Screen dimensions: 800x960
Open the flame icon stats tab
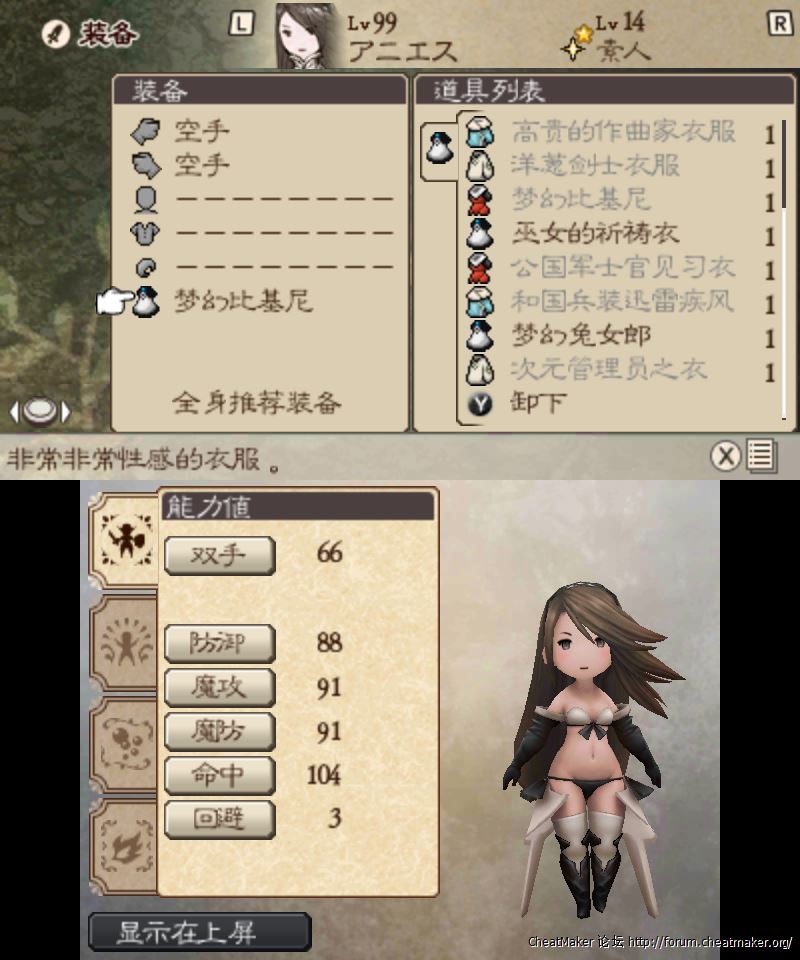pos(123,847)
